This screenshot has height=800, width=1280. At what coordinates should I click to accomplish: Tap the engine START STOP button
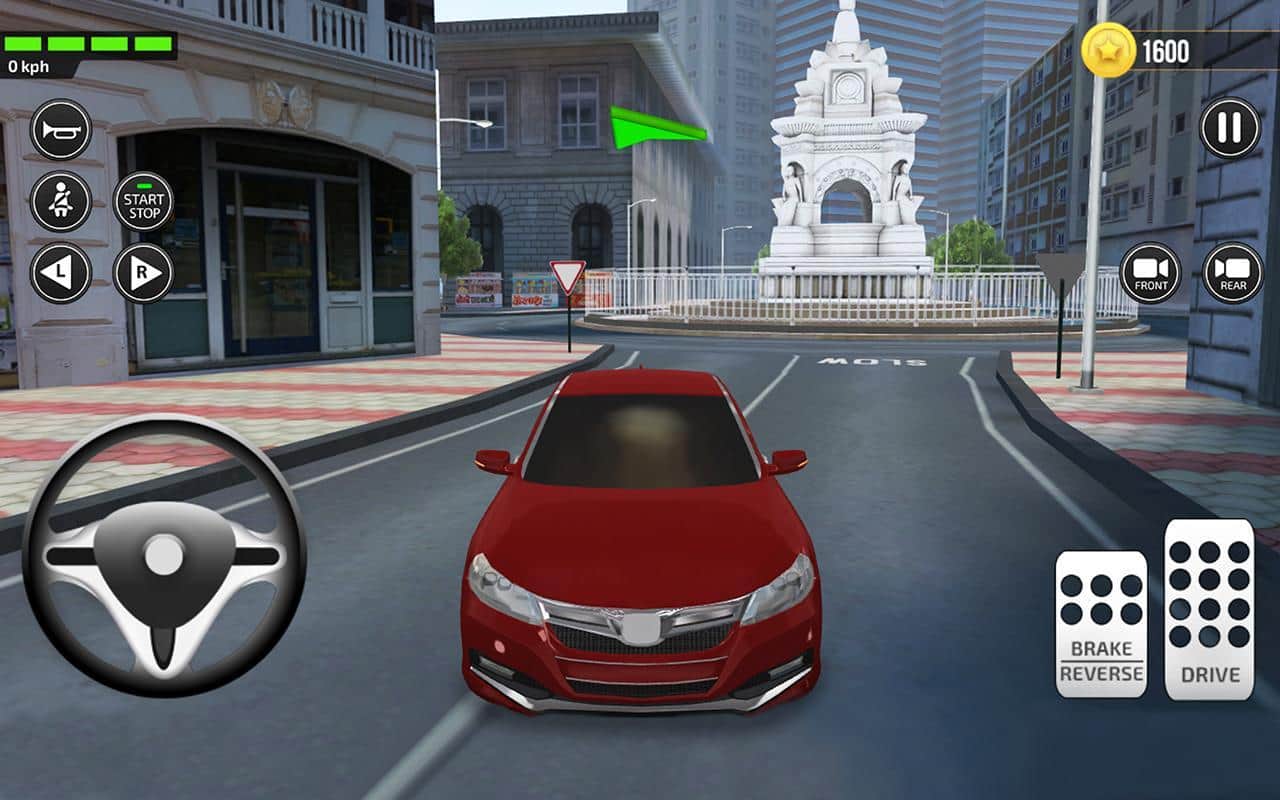coord(144,201)
